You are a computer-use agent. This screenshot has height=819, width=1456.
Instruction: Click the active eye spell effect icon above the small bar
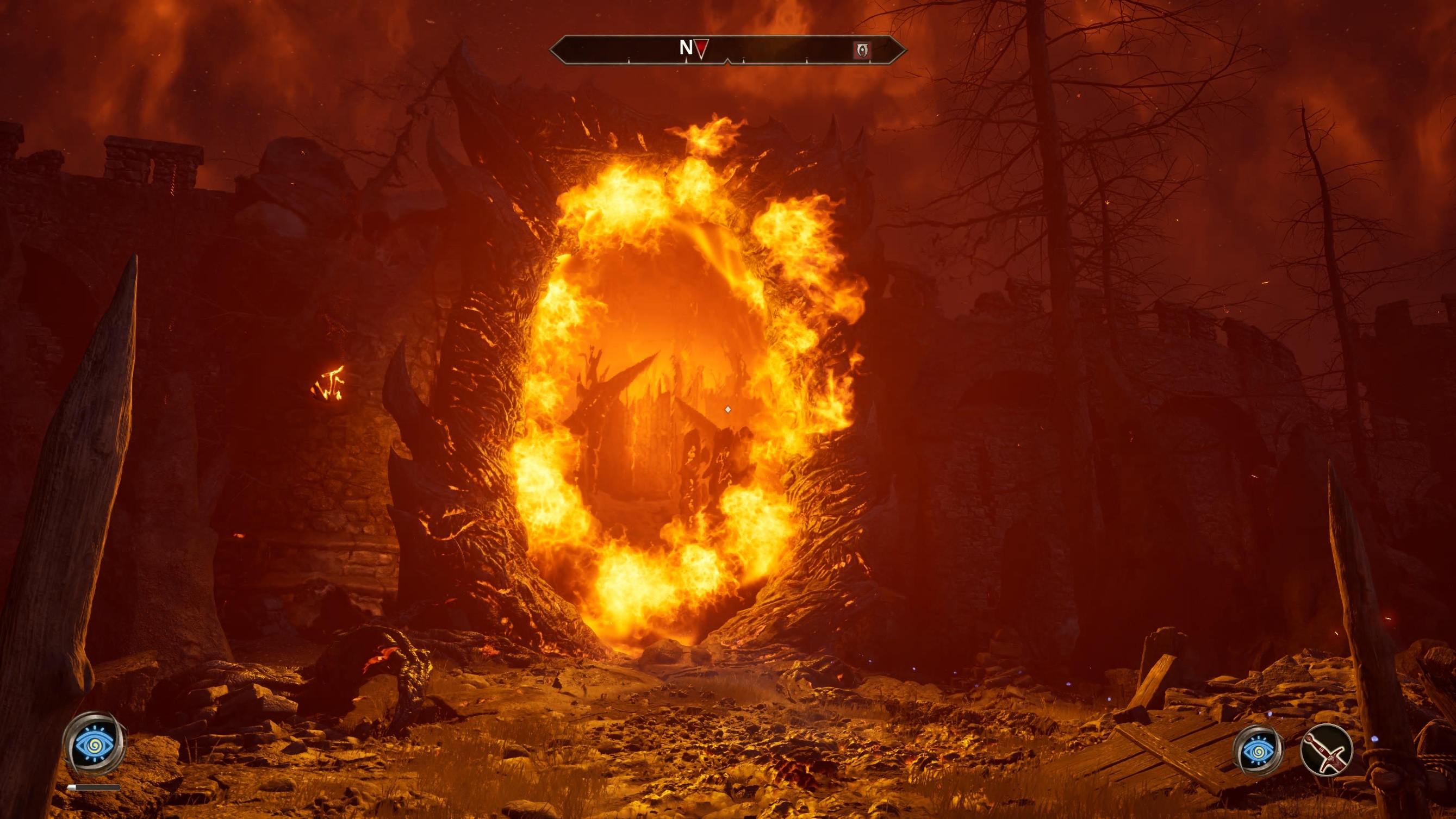pyautogui.click(x=94, y=744)
